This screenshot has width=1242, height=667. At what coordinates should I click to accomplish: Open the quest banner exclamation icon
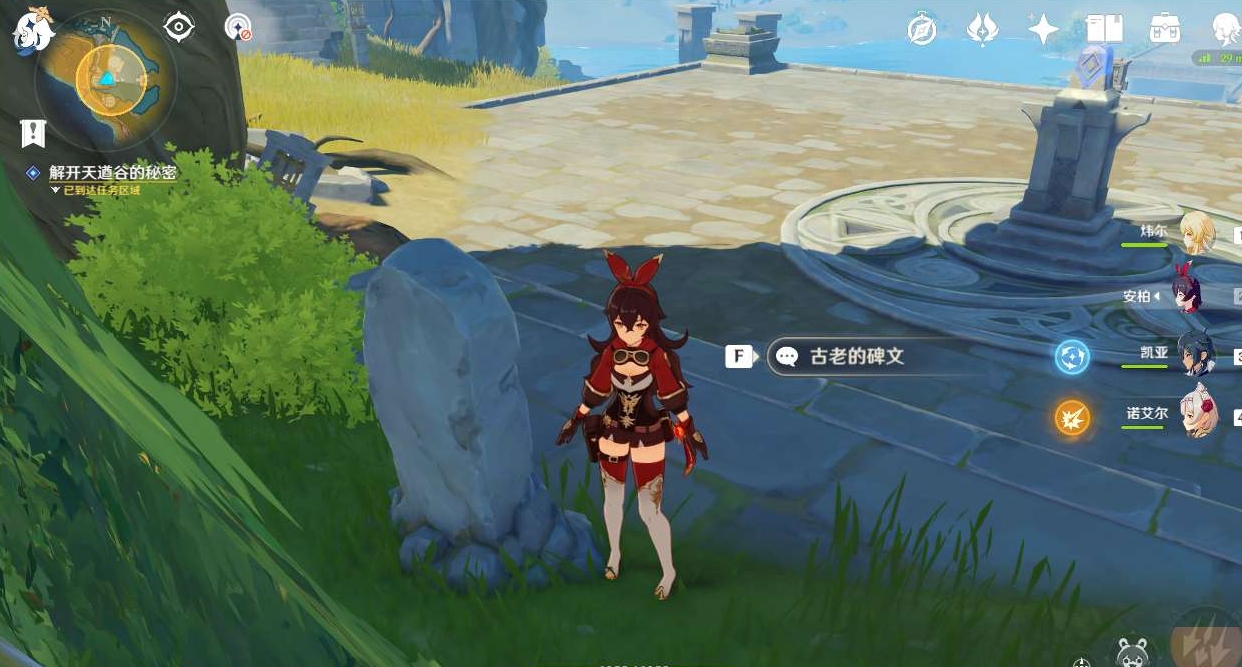click(33, 132)
